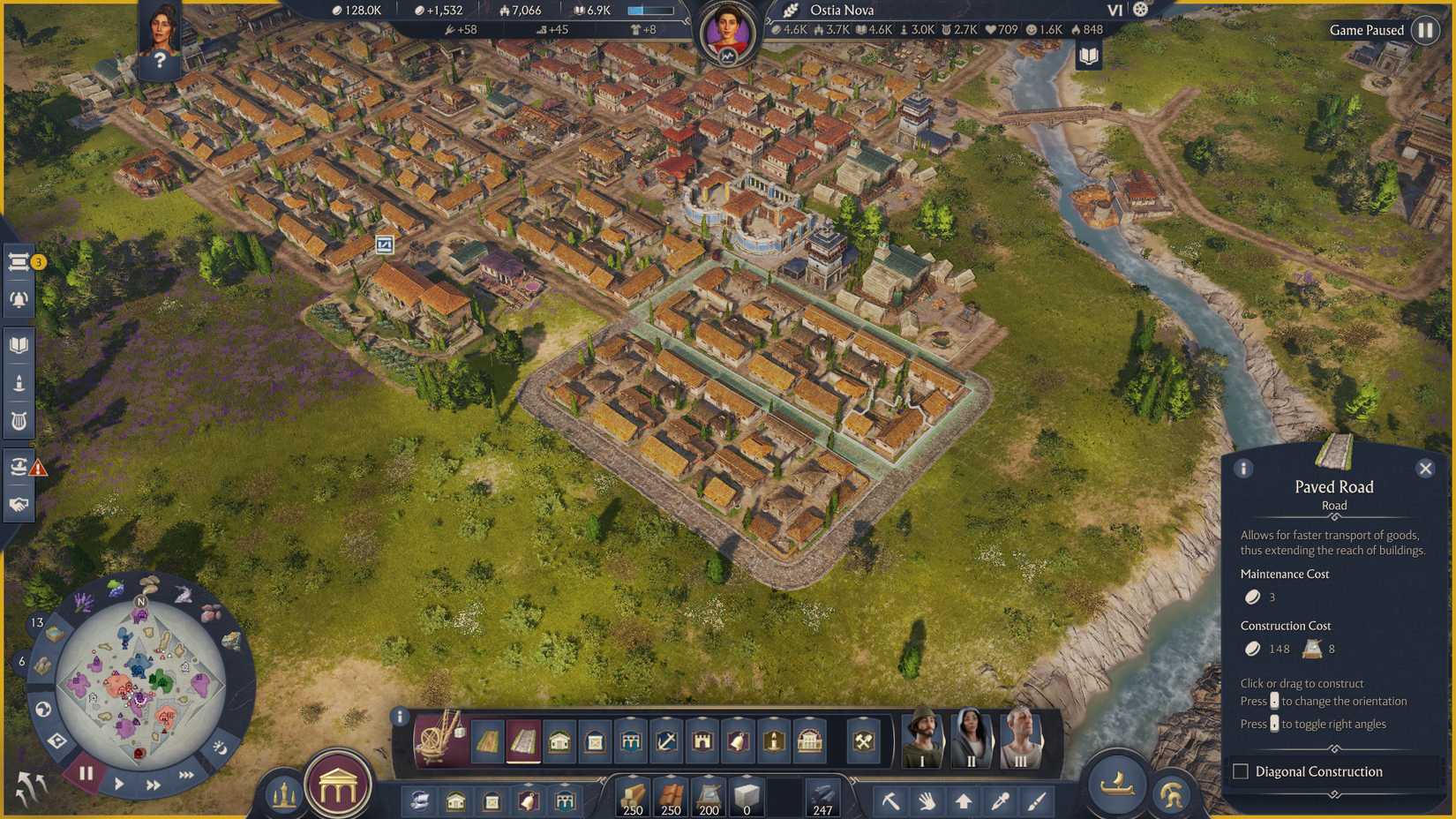Select the dirt road in the build toolbar
Image resolution: width=1456 pixels, height=819 pixels.
coord(488,741)
